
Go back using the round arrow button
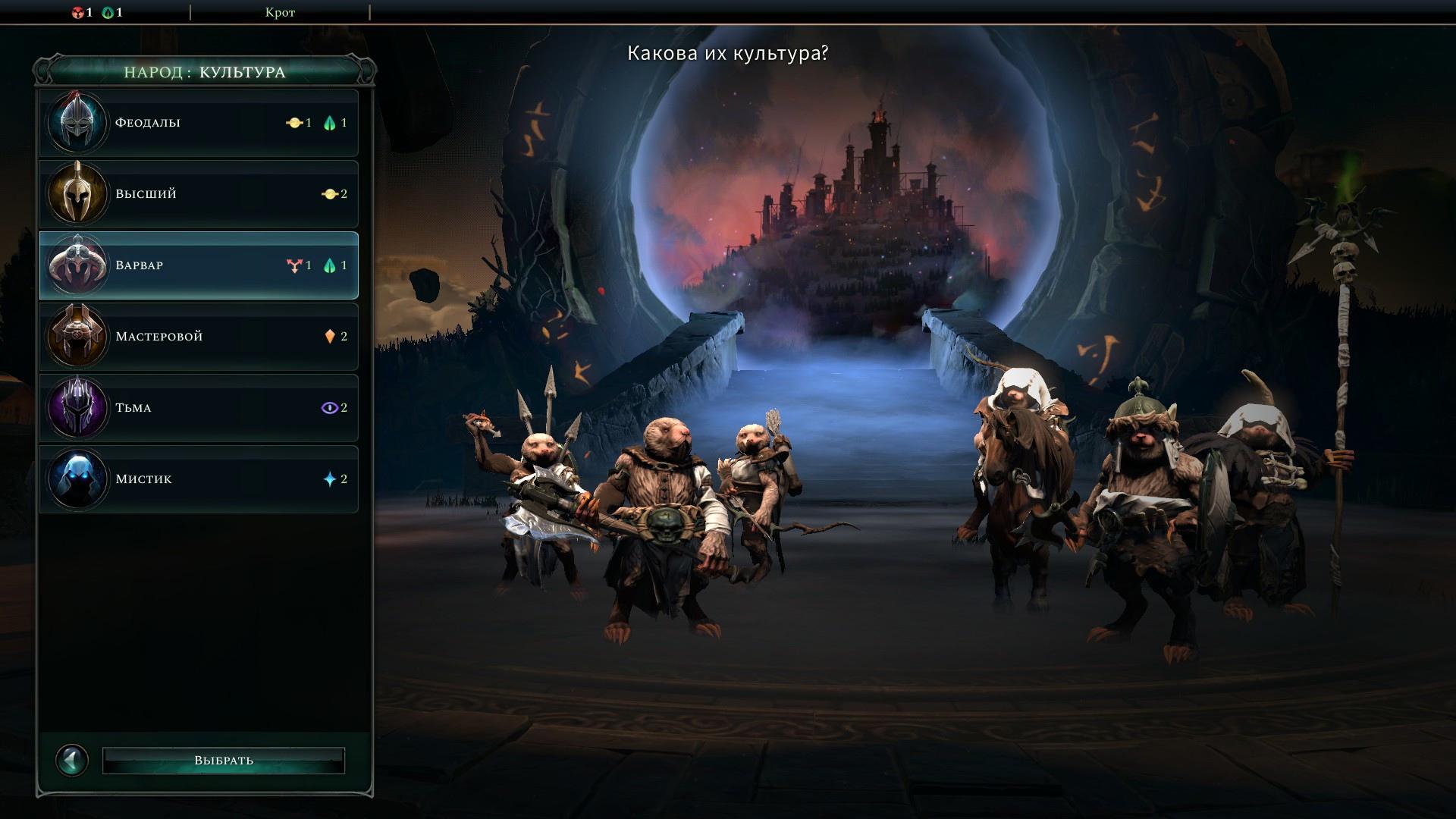coord(73,760)
